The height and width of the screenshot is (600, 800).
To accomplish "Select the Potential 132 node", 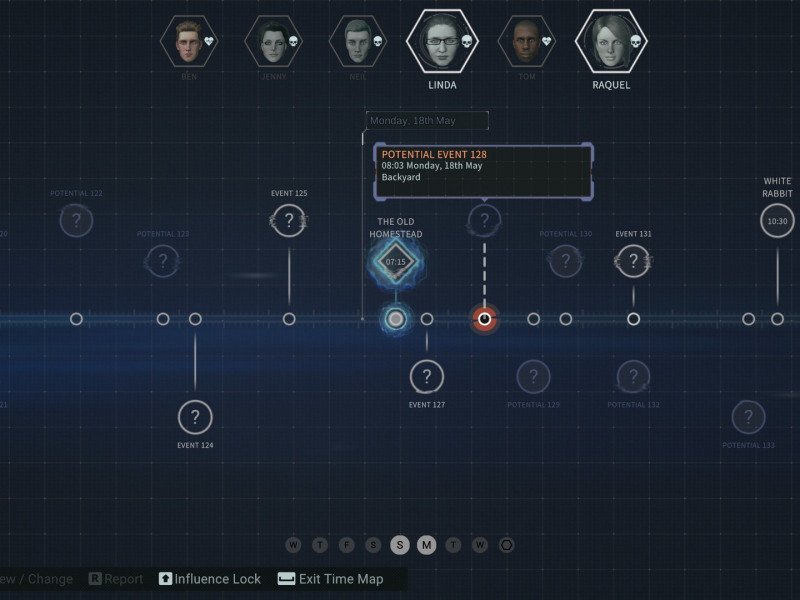I will [x=633, y=377].
